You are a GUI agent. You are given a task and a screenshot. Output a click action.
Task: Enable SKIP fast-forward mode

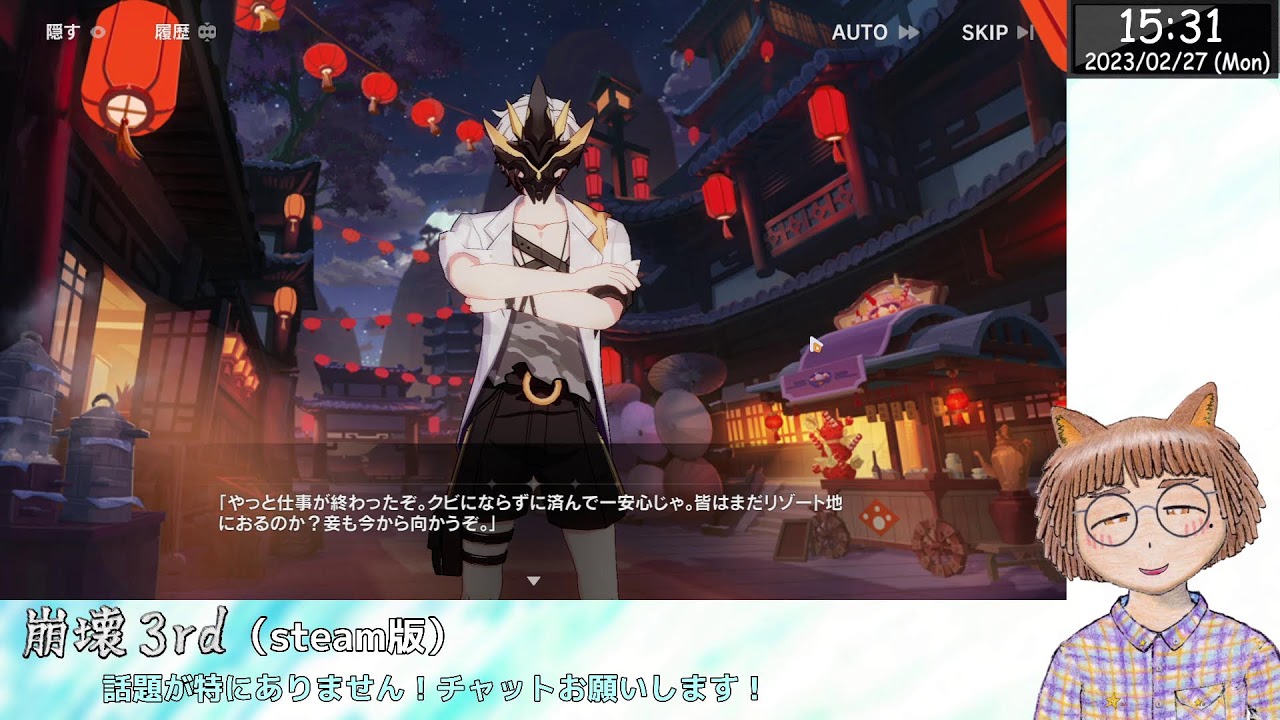click(985, 31)
